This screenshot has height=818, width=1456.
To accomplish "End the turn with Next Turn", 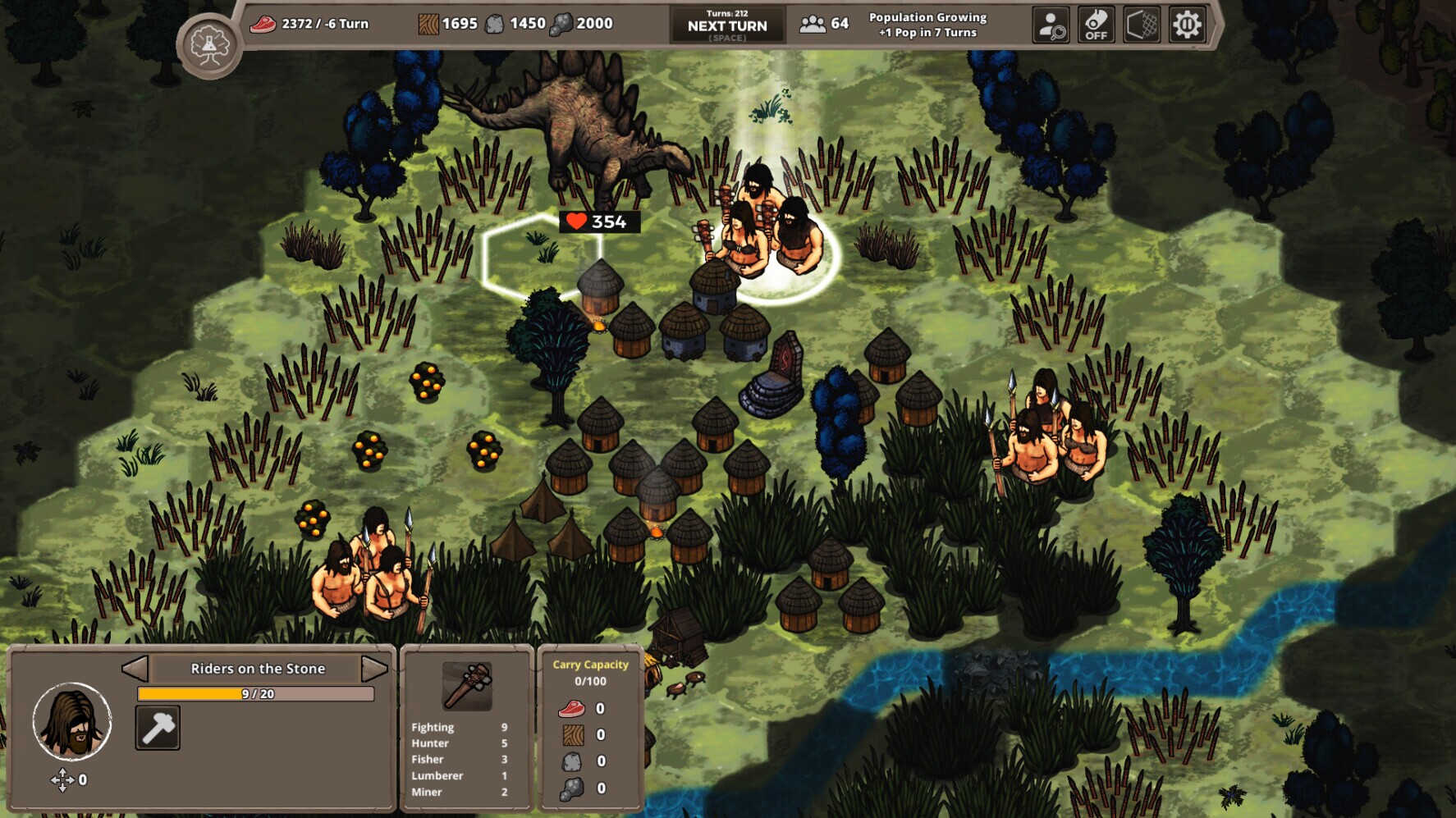I will click(727, 25).
